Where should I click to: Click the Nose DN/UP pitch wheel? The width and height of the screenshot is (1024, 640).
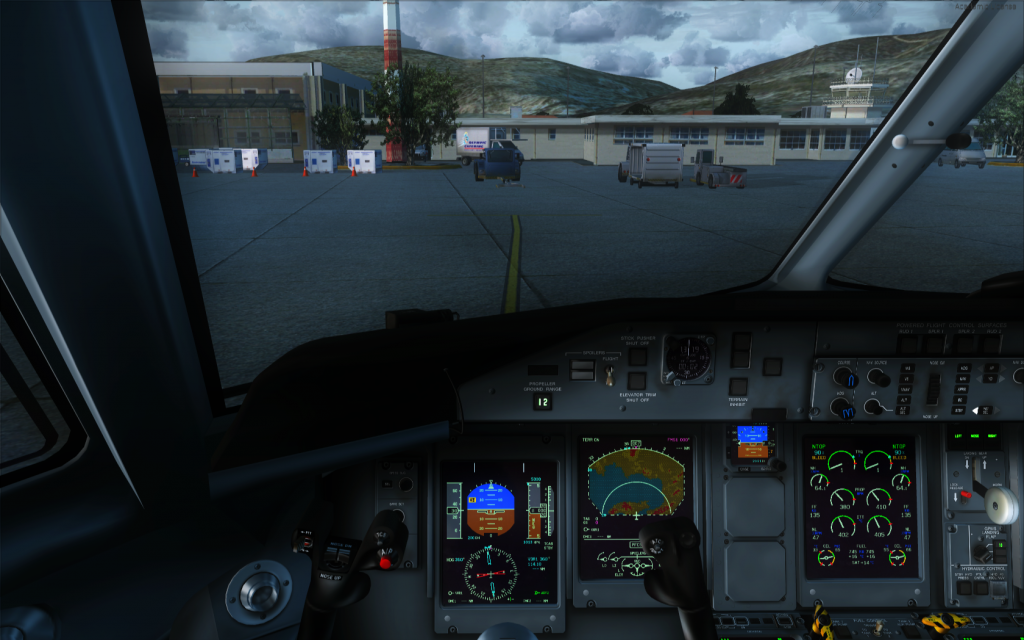[x=934, y=388]
